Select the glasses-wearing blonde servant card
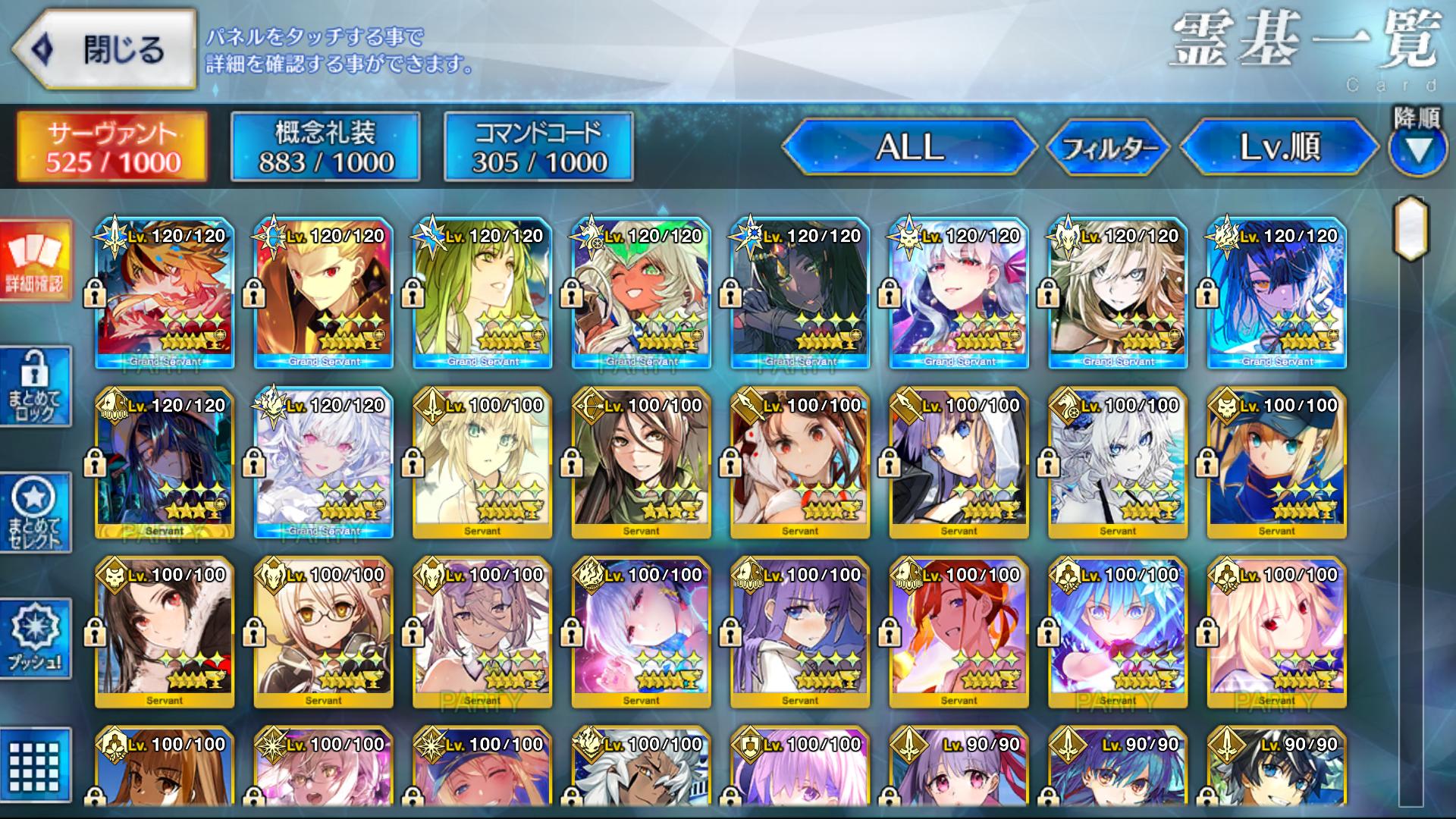The height and width of the screenshot is (819, 1456). pos(324,633)
